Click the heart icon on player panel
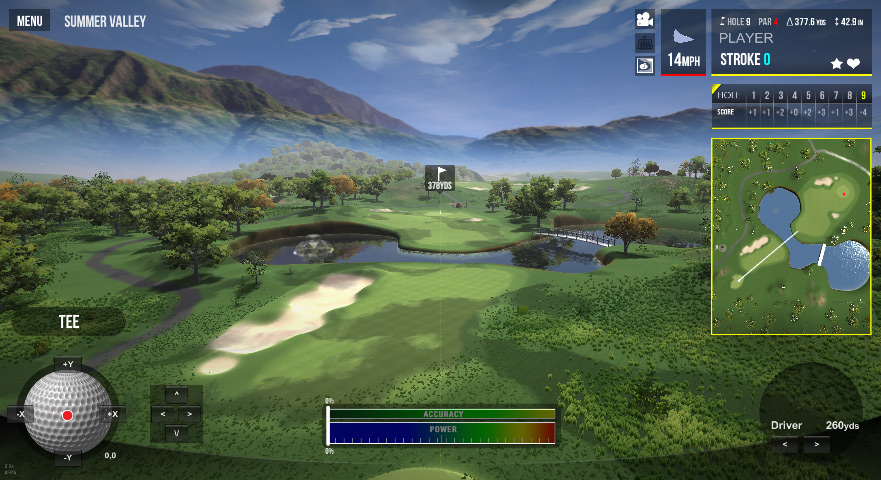Image resolution: width=881 pixels, height=480 pixels. pos(853,63)
